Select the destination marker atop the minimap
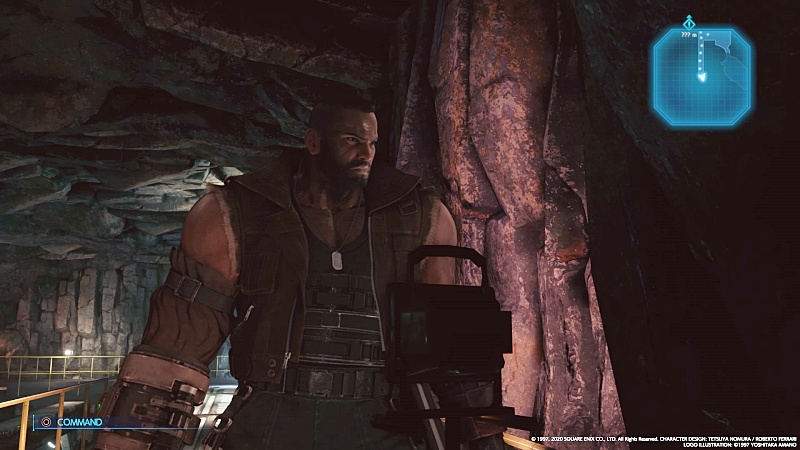The image size is (800, 450). pyautogui.click(x=689, y=21)
